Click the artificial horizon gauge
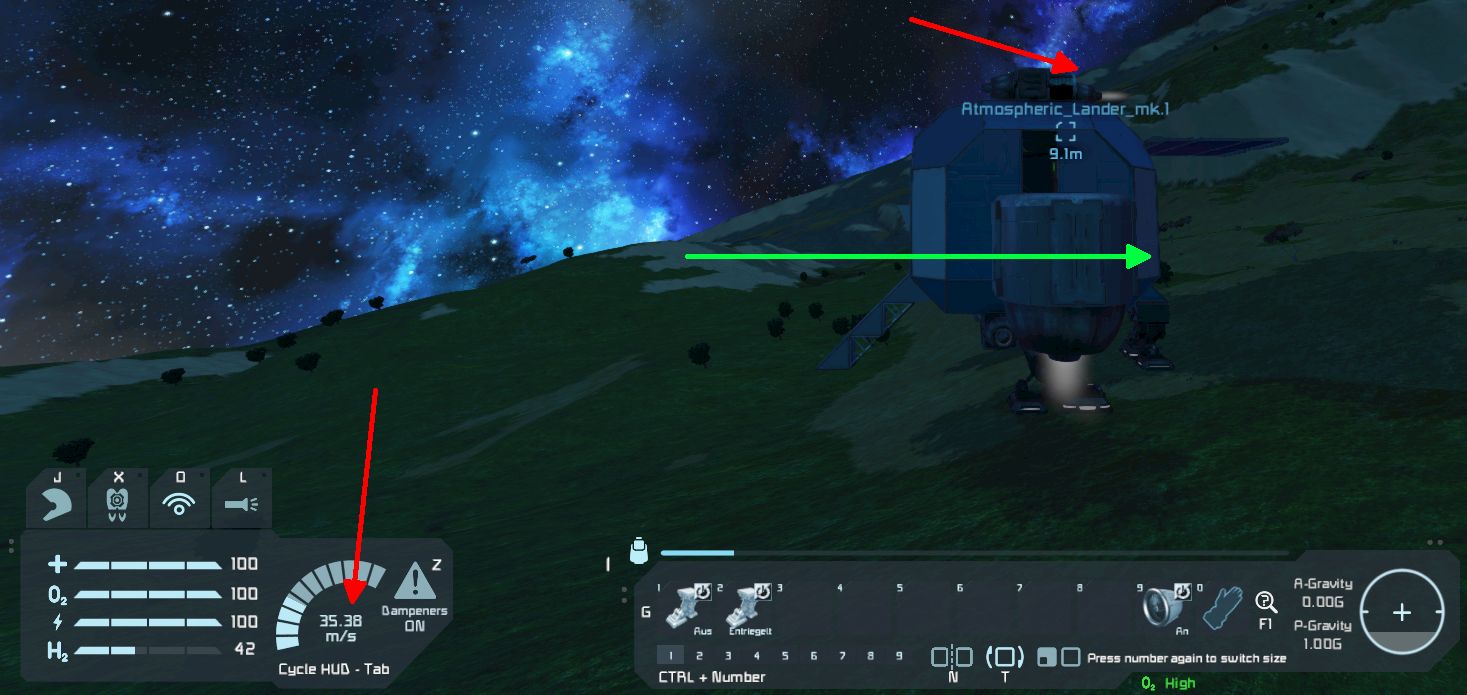The image size is (1467, 695). click(x=1402, y=611)
